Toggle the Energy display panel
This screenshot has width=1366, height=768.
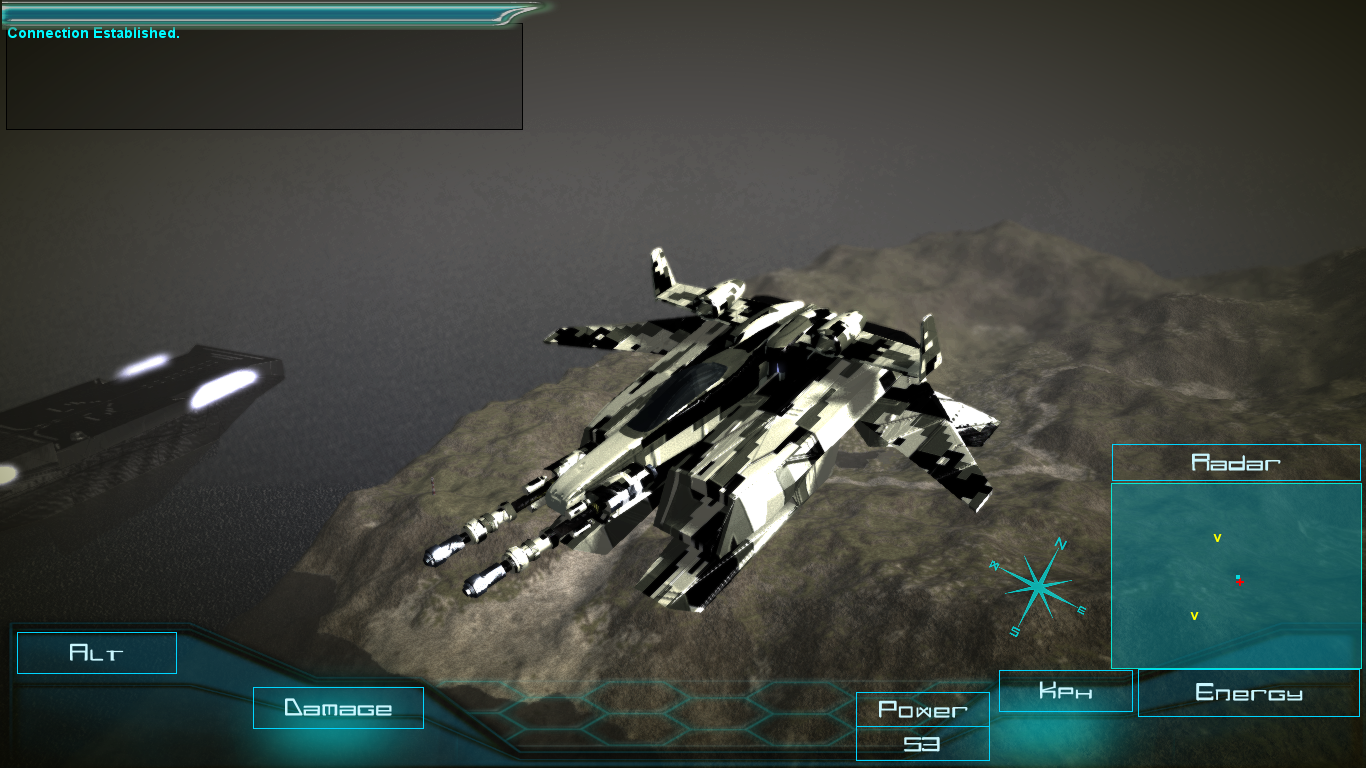coord(1248,692)
